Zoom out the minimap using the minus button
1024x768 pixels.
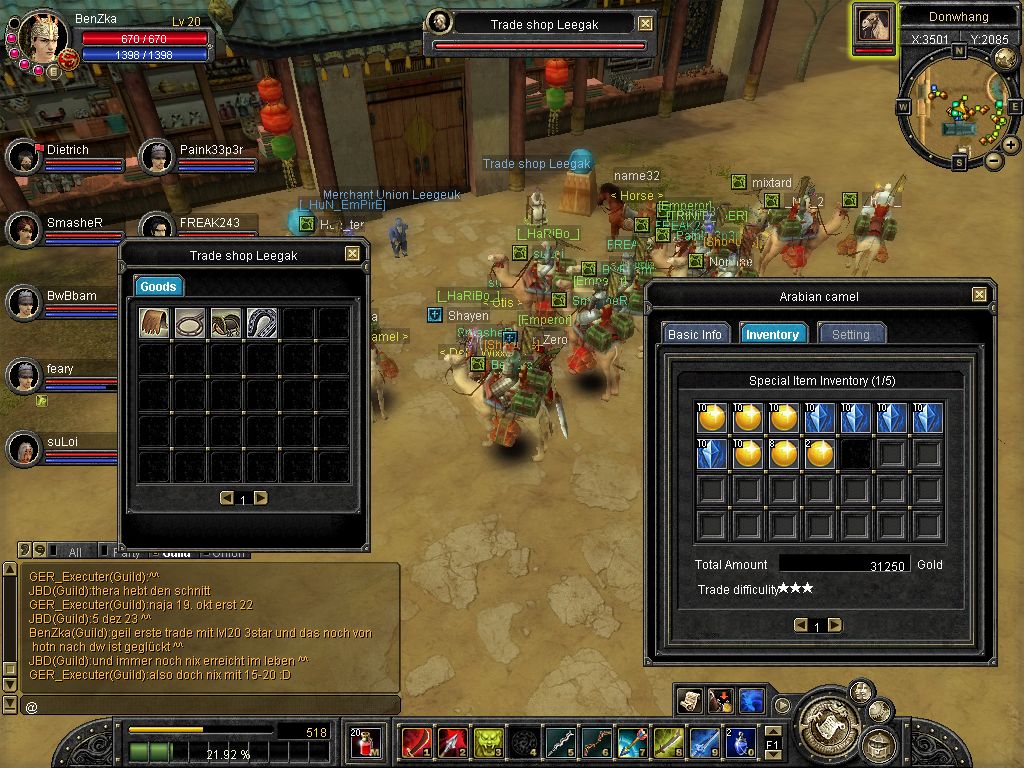tap(993, 160)
